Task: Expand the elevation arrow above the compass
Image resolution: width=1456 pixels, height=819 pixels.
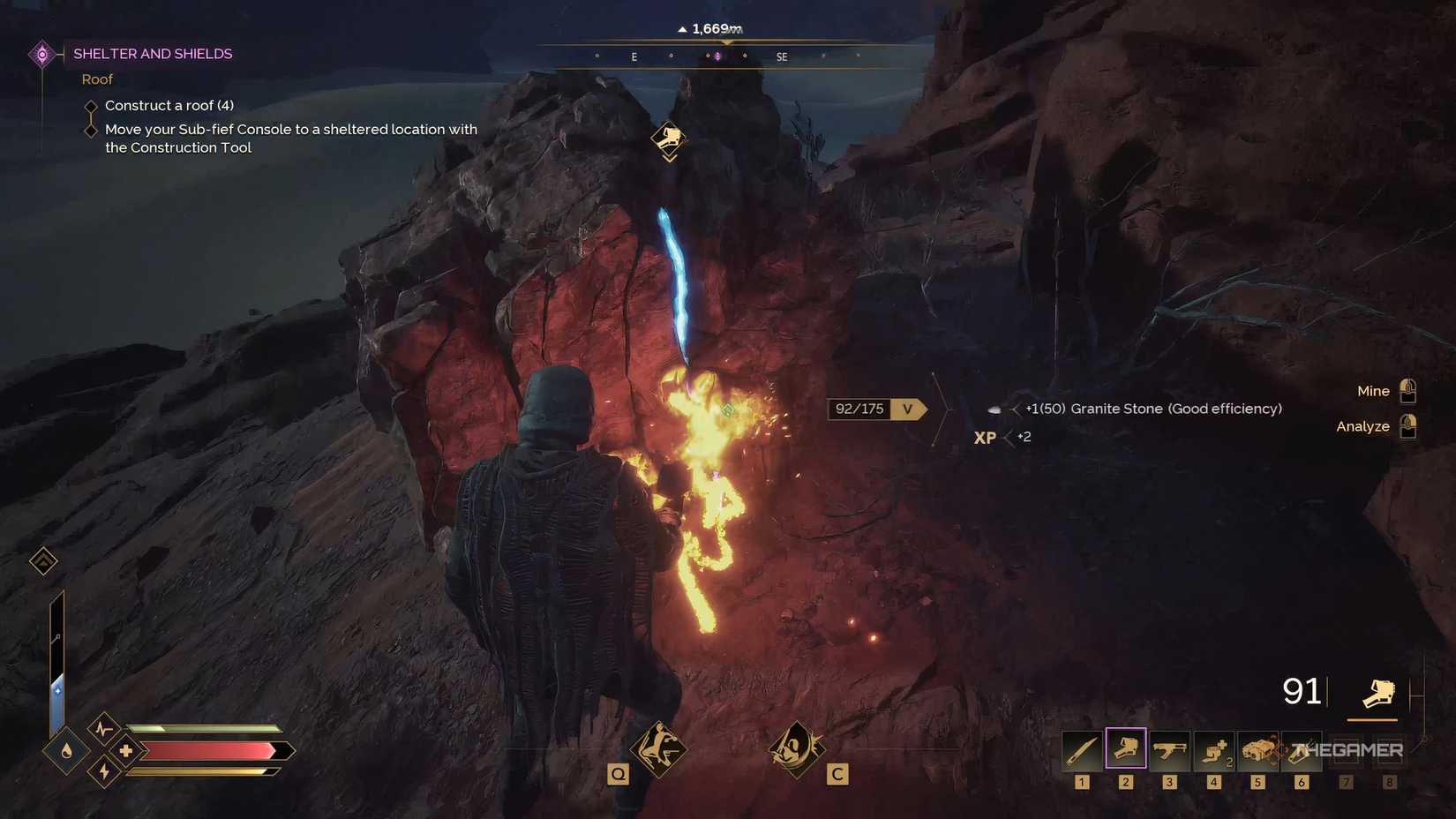Action: coord(682,28)
